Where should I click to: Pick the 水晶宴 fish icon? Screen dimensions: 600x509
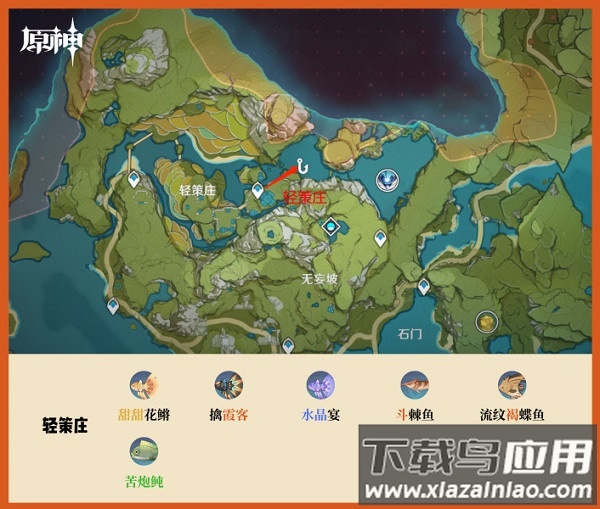point(322,385)
